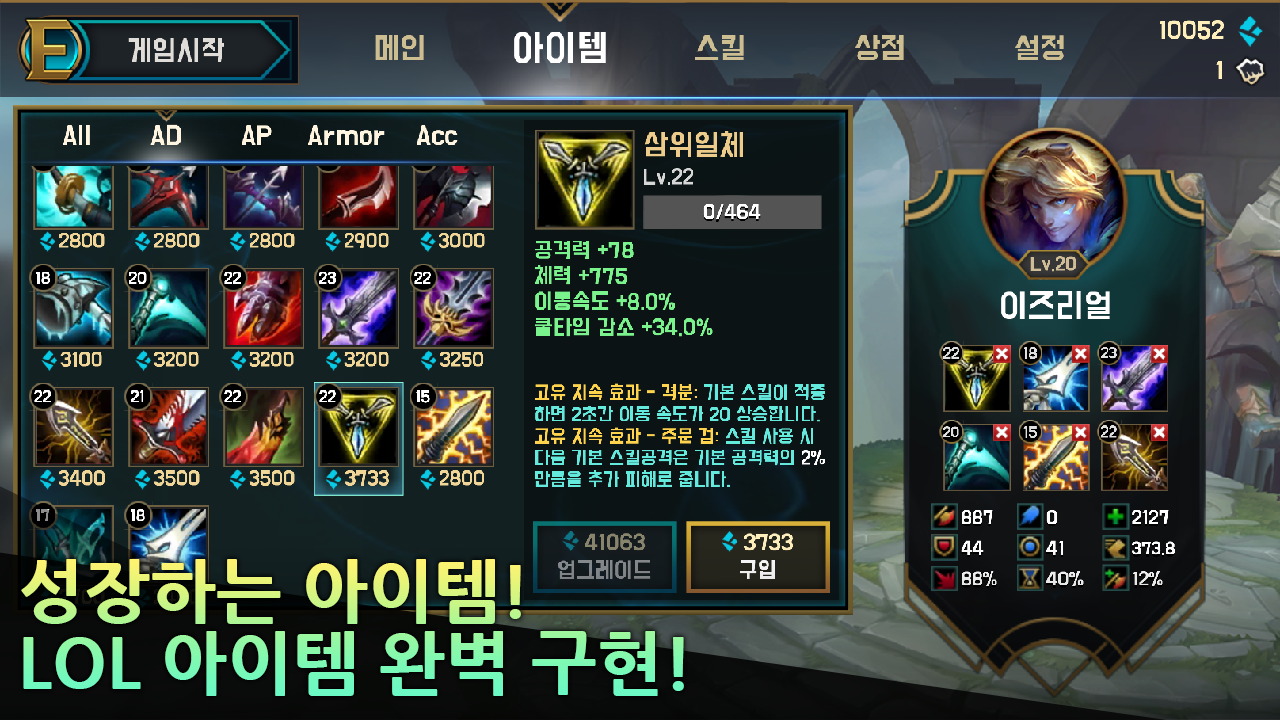
Task: Click the 0/464 item progress bar
Action: 731,211
